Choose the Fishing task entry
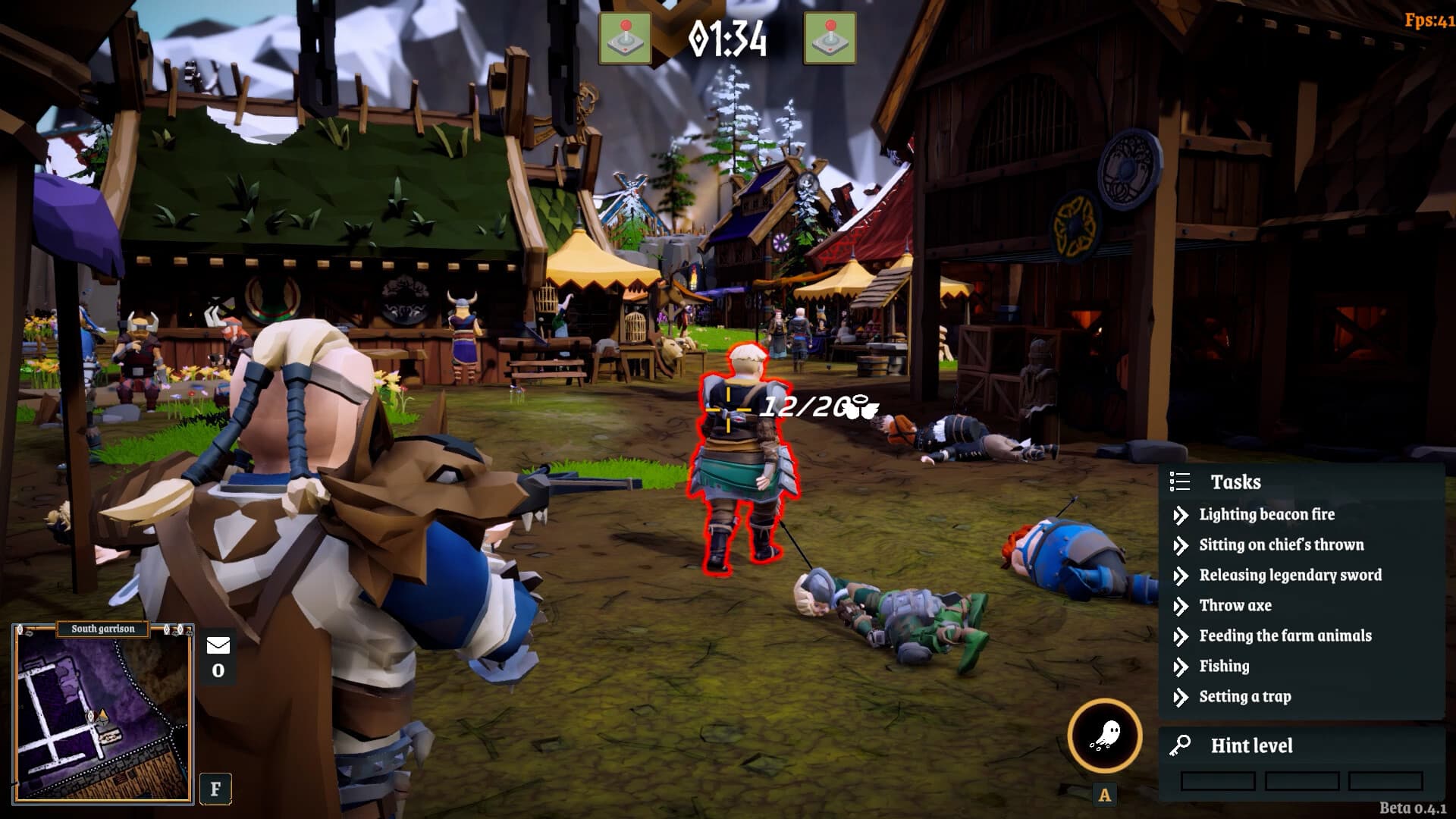 (1224, 667)
